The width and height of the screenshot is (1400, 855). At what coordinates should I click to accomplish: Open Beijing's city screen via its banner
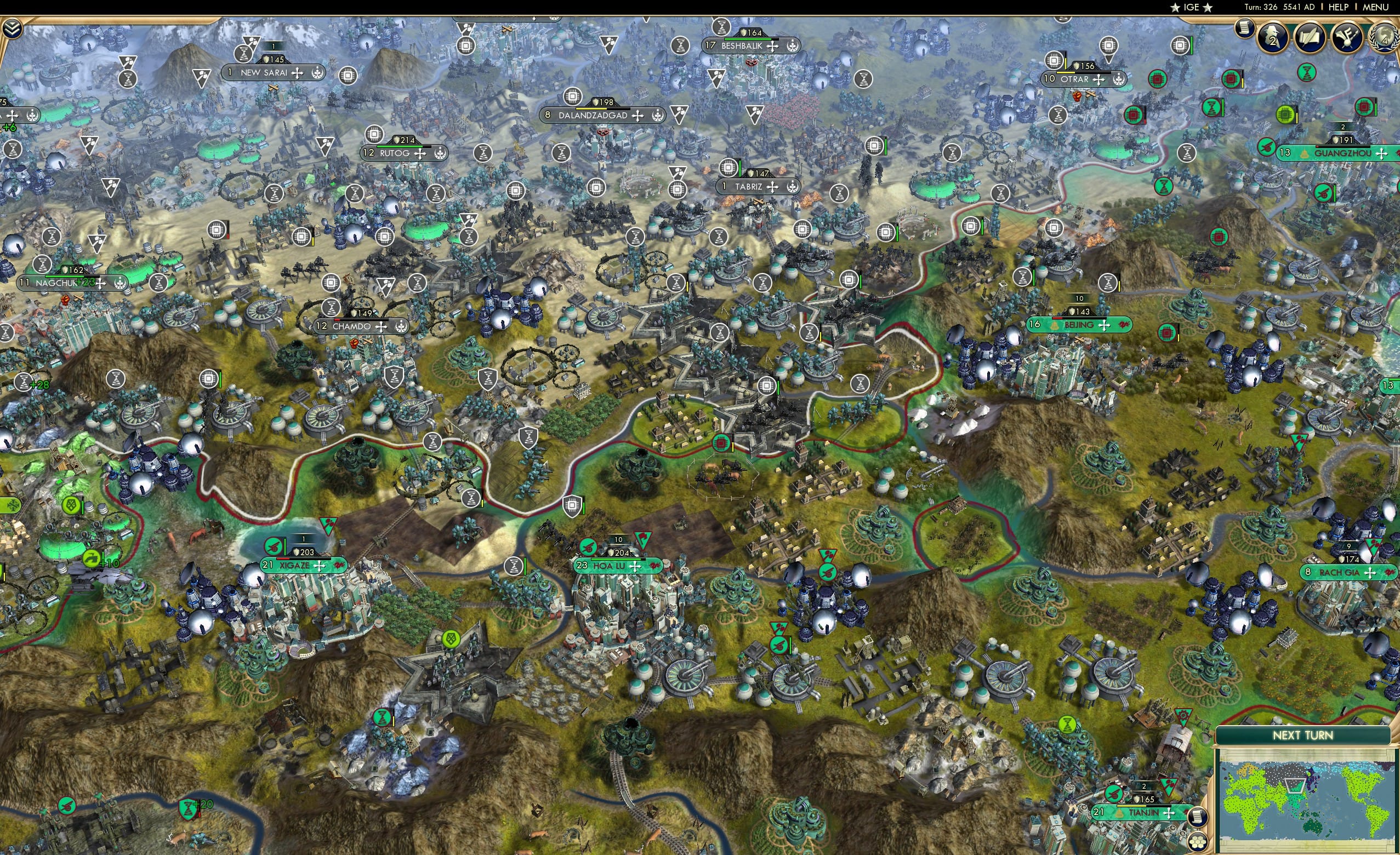tap(1079, 325)
